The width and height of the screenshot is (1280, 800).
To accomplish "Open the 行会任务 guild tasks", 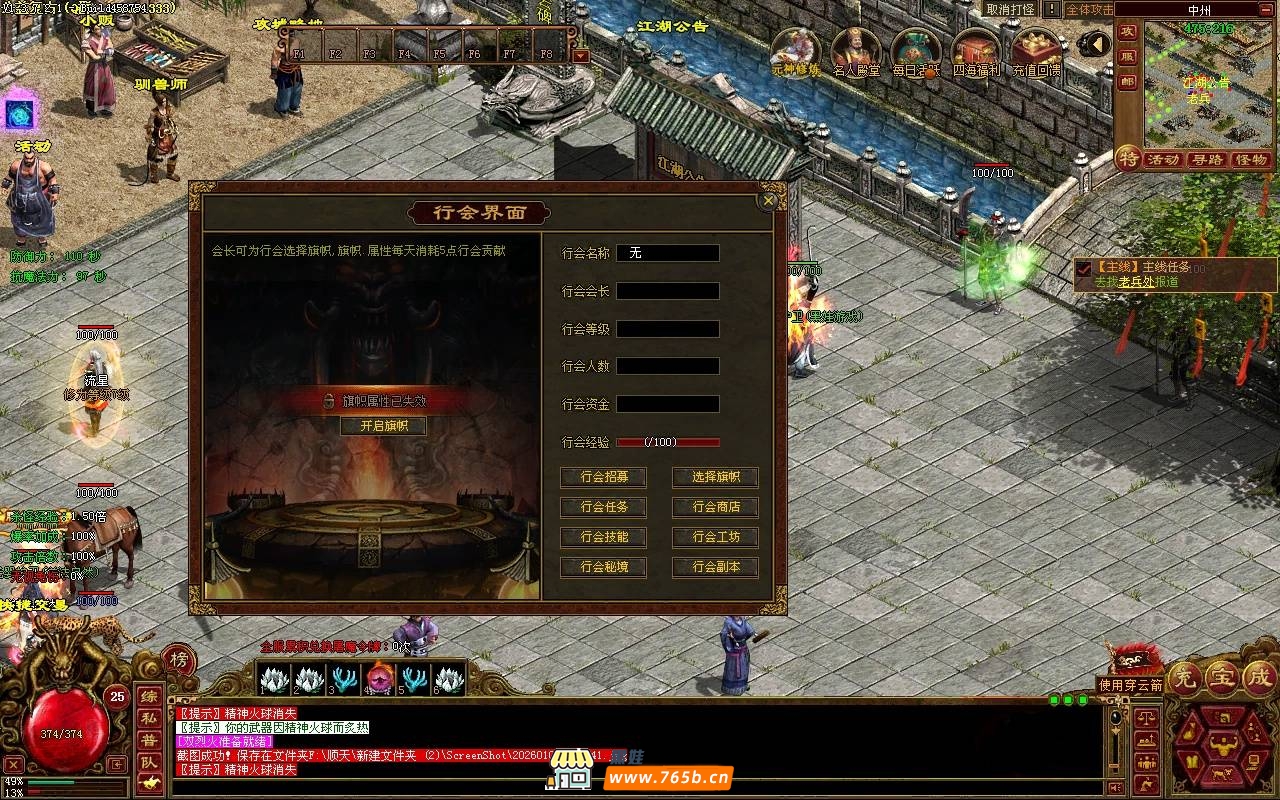I will click(603, 508).
